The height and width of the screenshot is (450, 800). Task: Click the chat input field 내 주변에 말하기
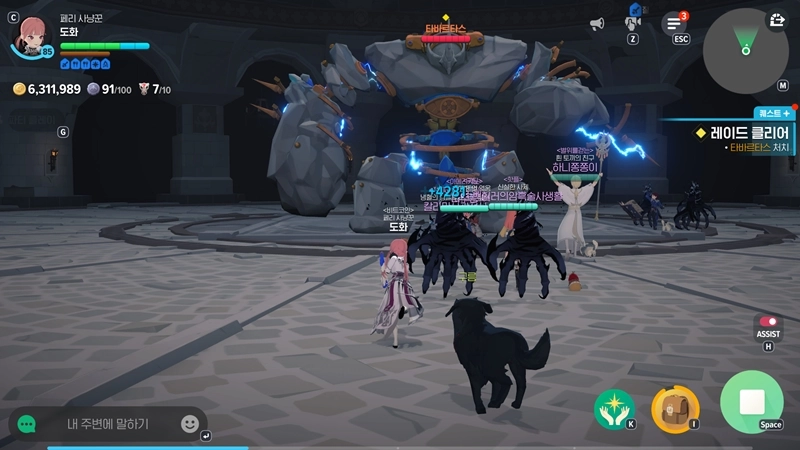tap(108, 424)
